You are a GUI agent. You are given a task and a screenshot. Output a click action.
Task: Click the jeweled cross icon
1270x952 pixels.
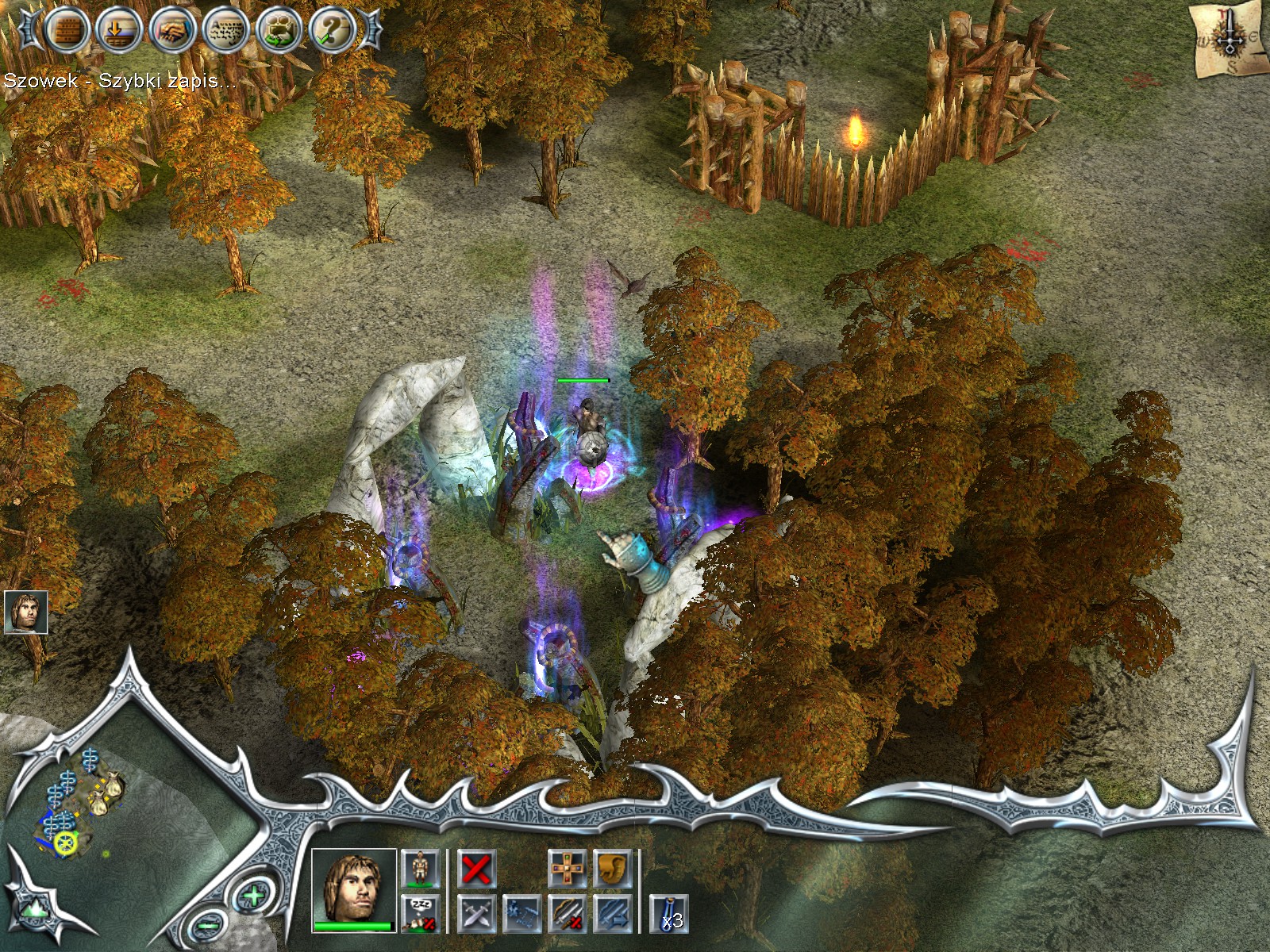coord(568,869)
